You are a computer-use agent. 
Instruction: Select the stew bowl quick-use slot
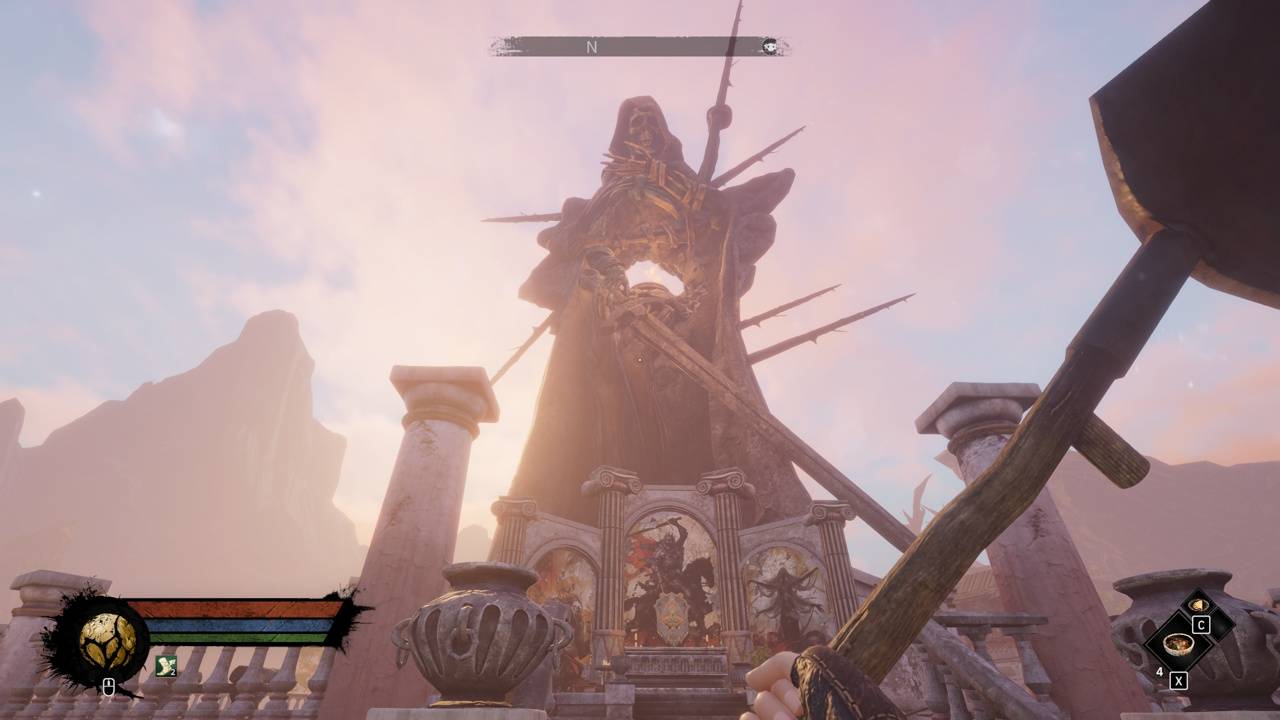pyautogui.click(x=1177, y=643)
